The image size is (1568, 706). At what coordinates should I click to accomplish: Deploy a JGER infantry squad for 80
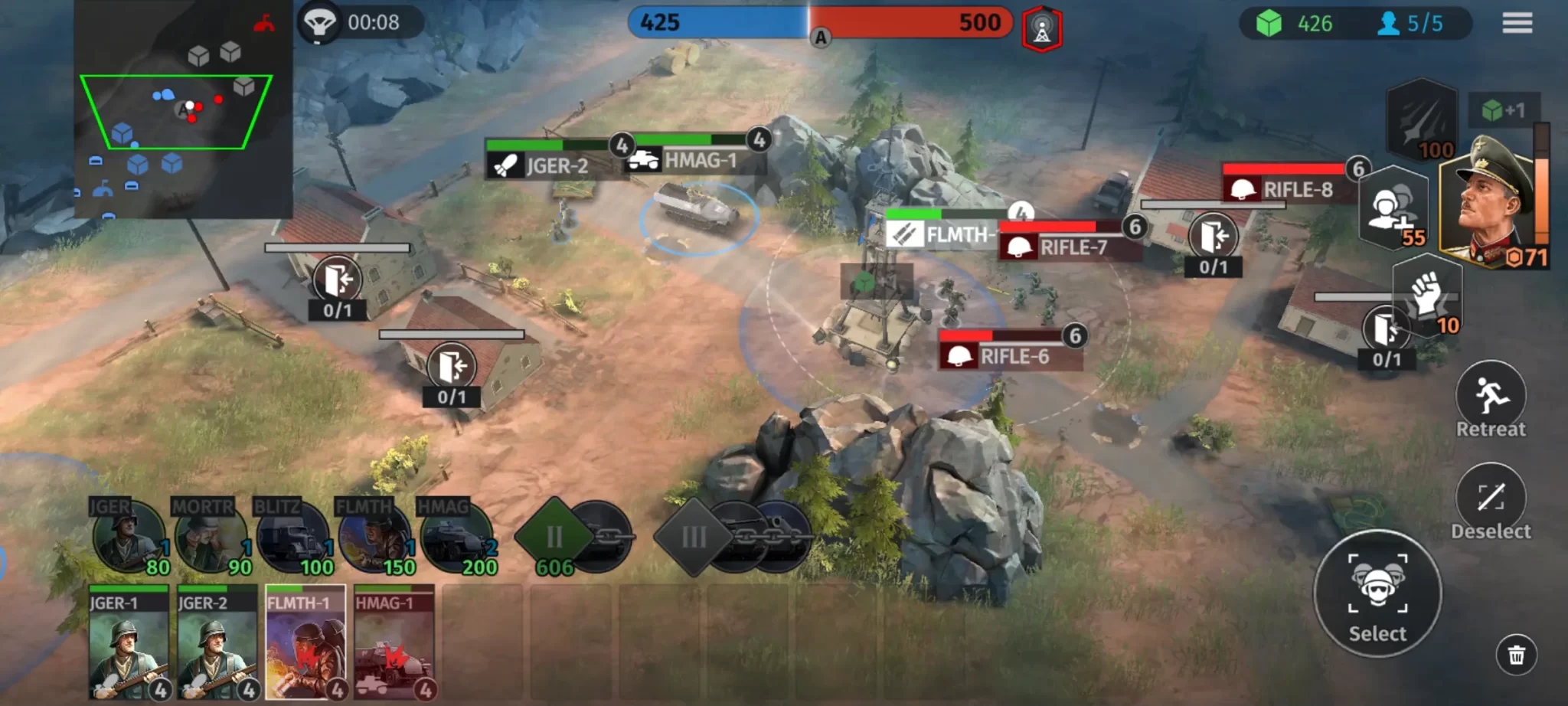(x=129, y=538)
